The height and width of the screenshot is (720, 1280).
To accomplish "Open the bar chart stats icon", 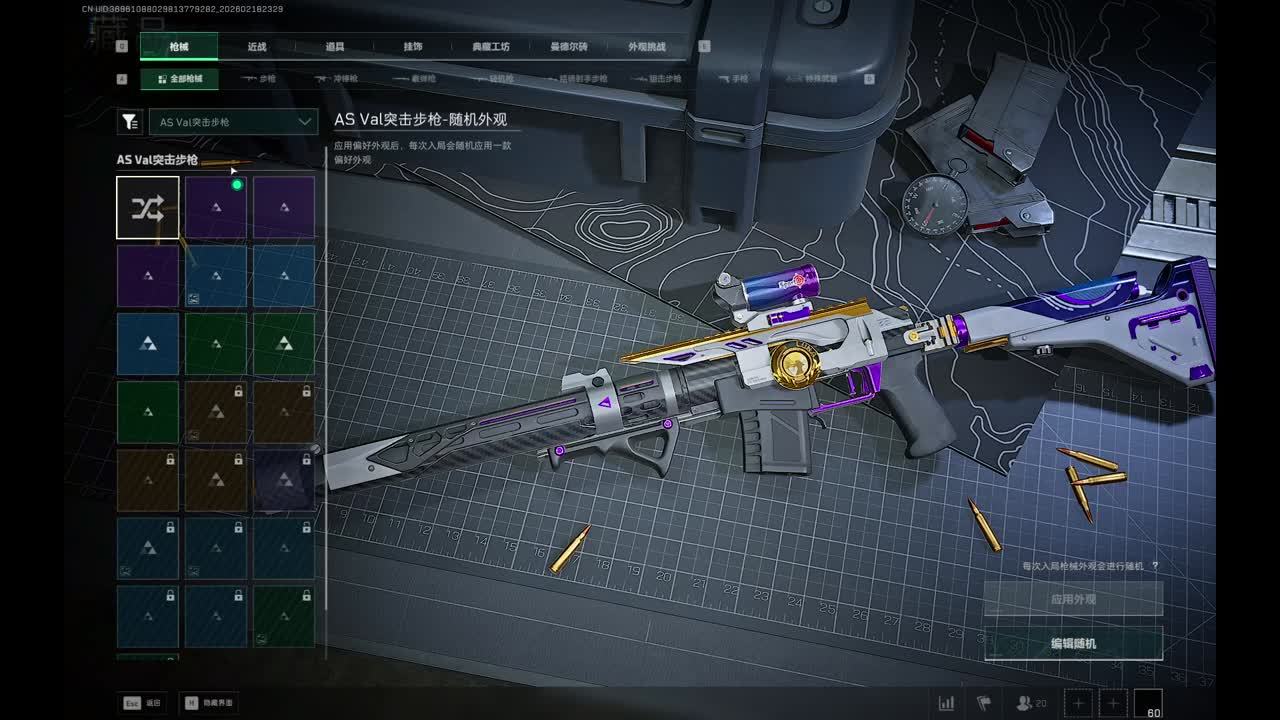I will [945, 703].
